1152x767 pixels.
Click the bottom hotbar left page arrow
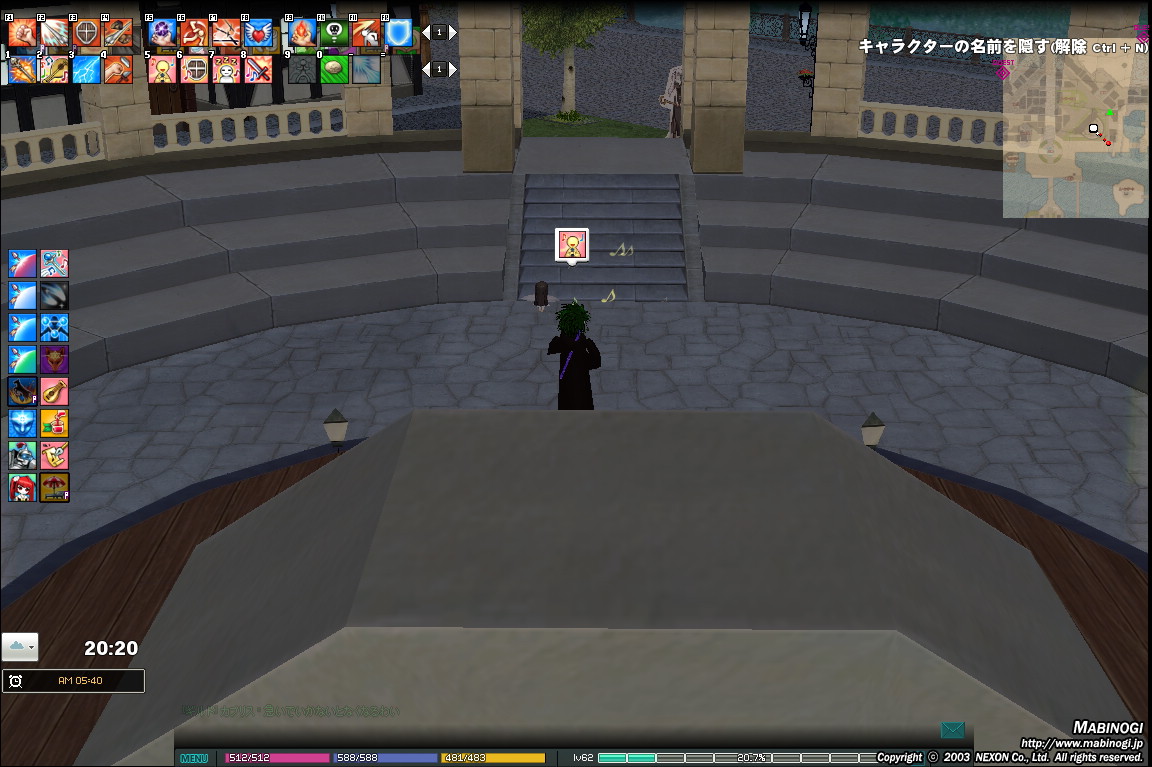tap(424, 69)
